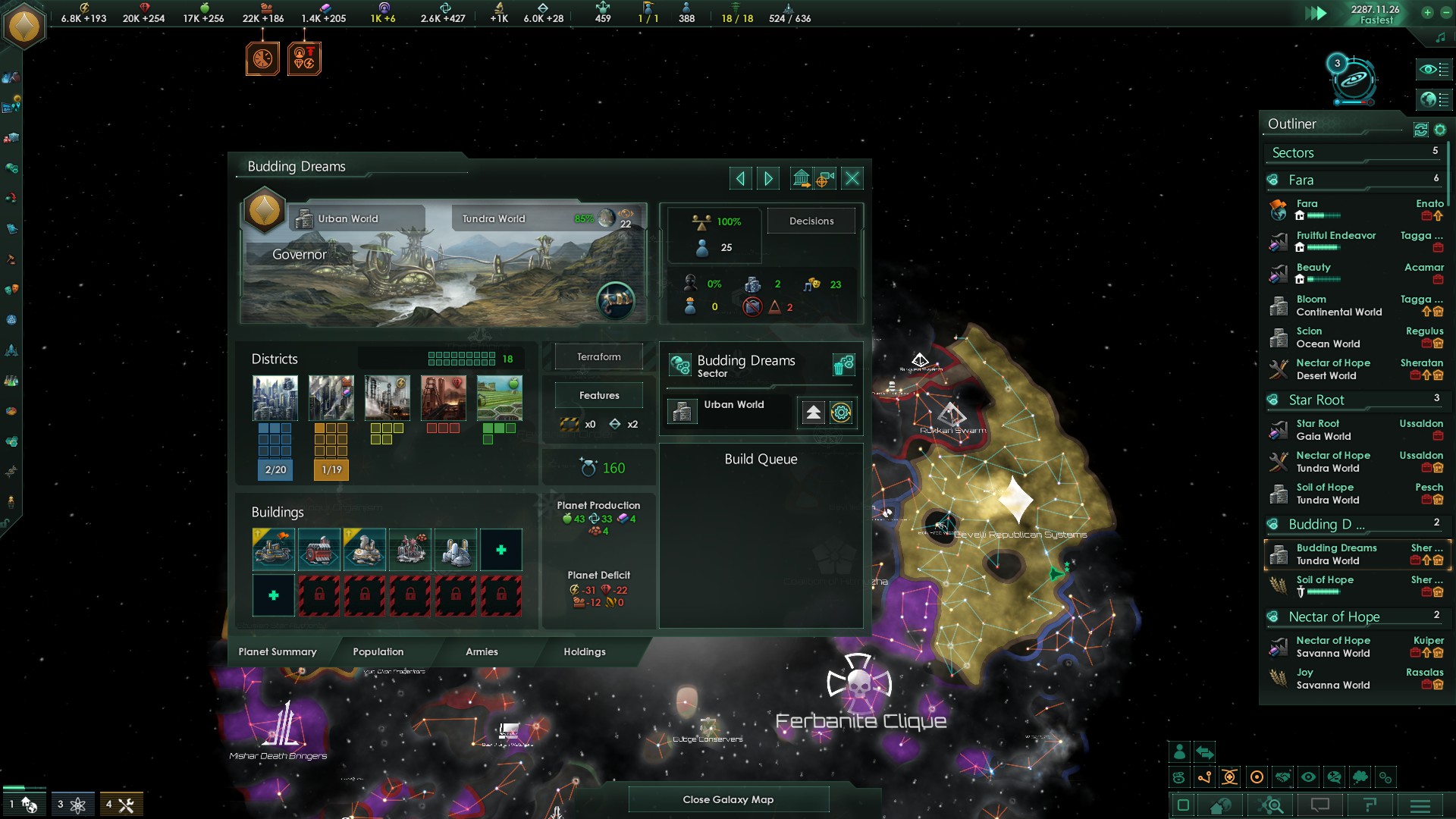Click the Close Galaxy Map button
The width and height of the screenshot is (1456, 819).
click(728, 799)
